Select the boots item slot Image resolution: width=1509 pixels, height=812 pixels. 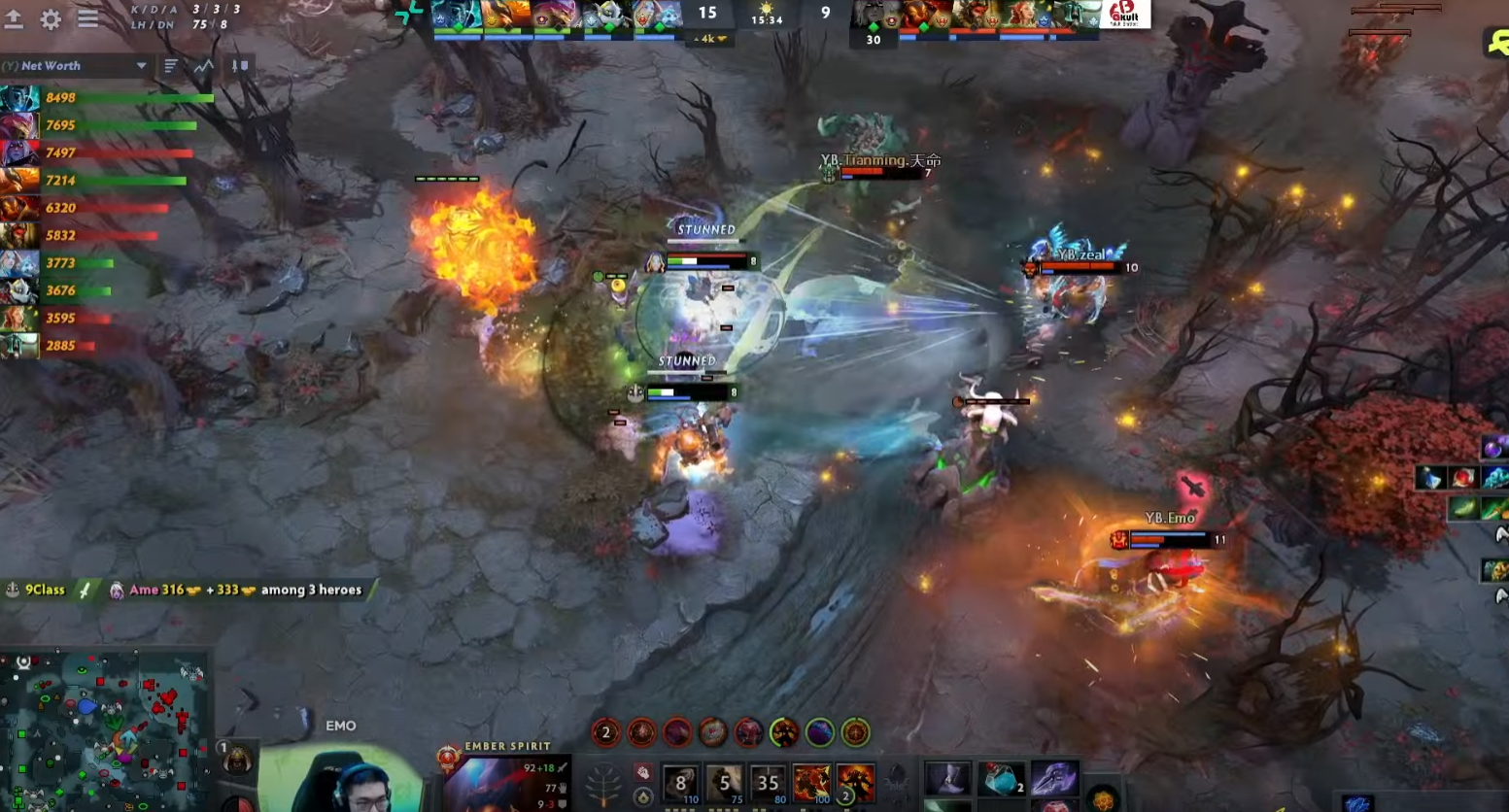tap(947, 777)
